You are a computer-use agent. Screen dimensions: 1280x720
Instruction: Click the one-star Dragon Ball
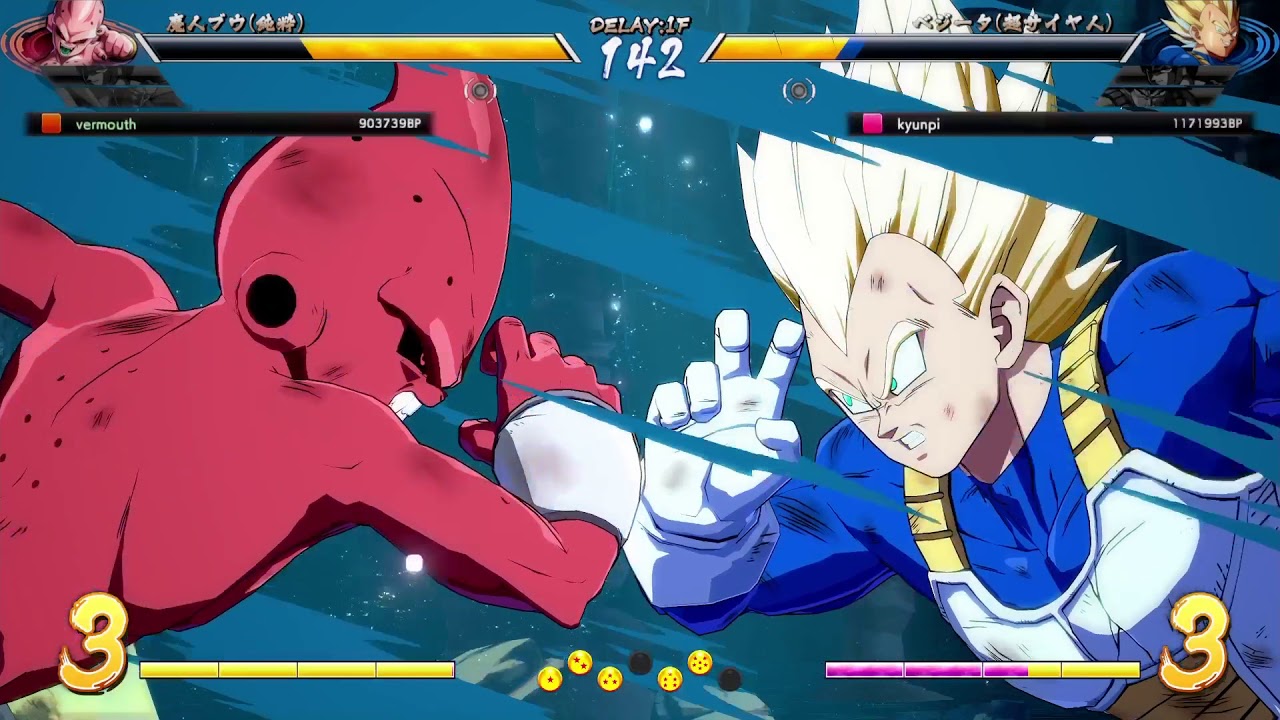click(550, 677)
